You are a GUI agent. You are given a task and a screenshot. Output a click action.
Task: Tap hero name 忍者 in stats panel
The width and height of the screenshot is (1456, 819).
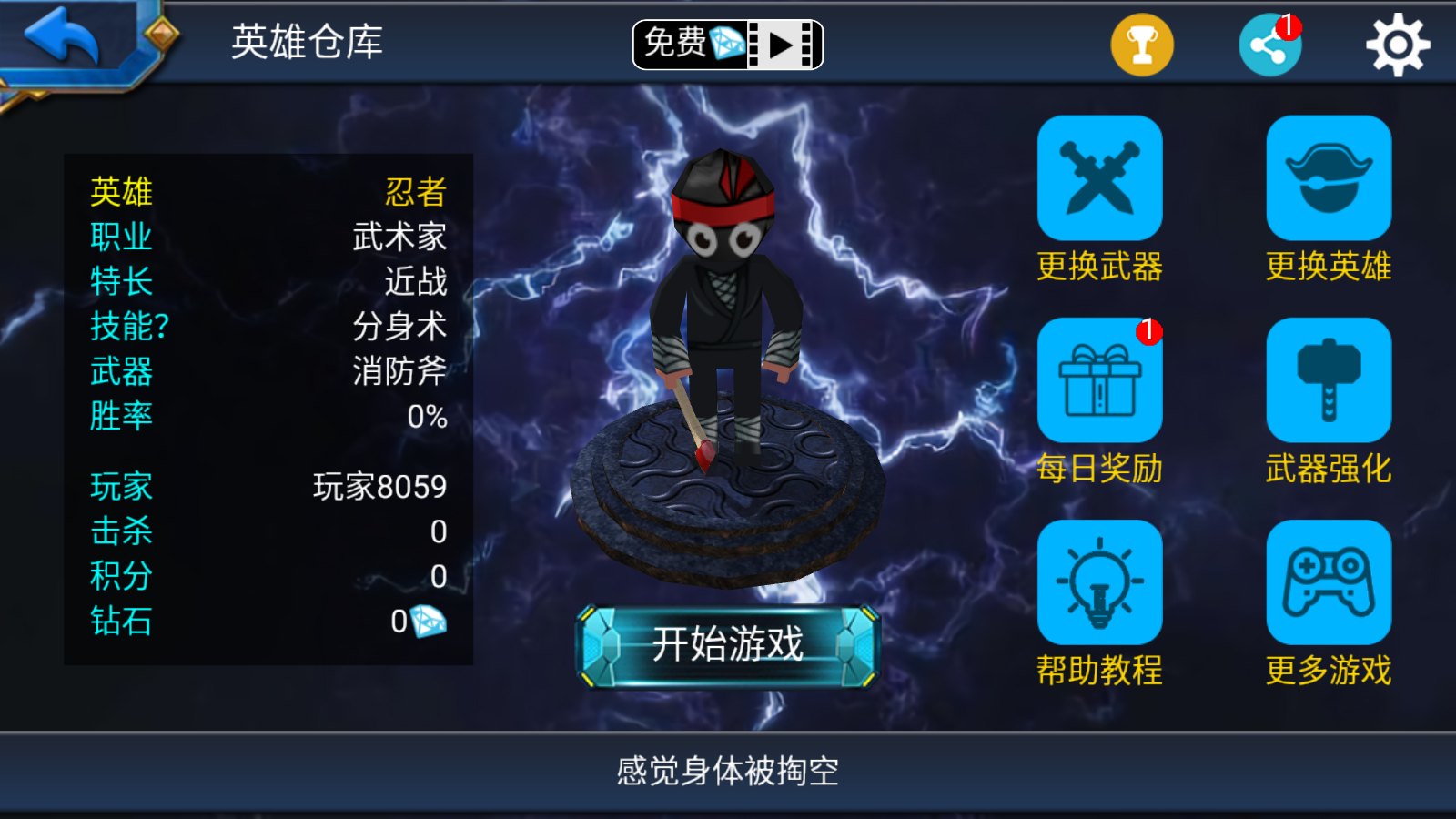414,192
